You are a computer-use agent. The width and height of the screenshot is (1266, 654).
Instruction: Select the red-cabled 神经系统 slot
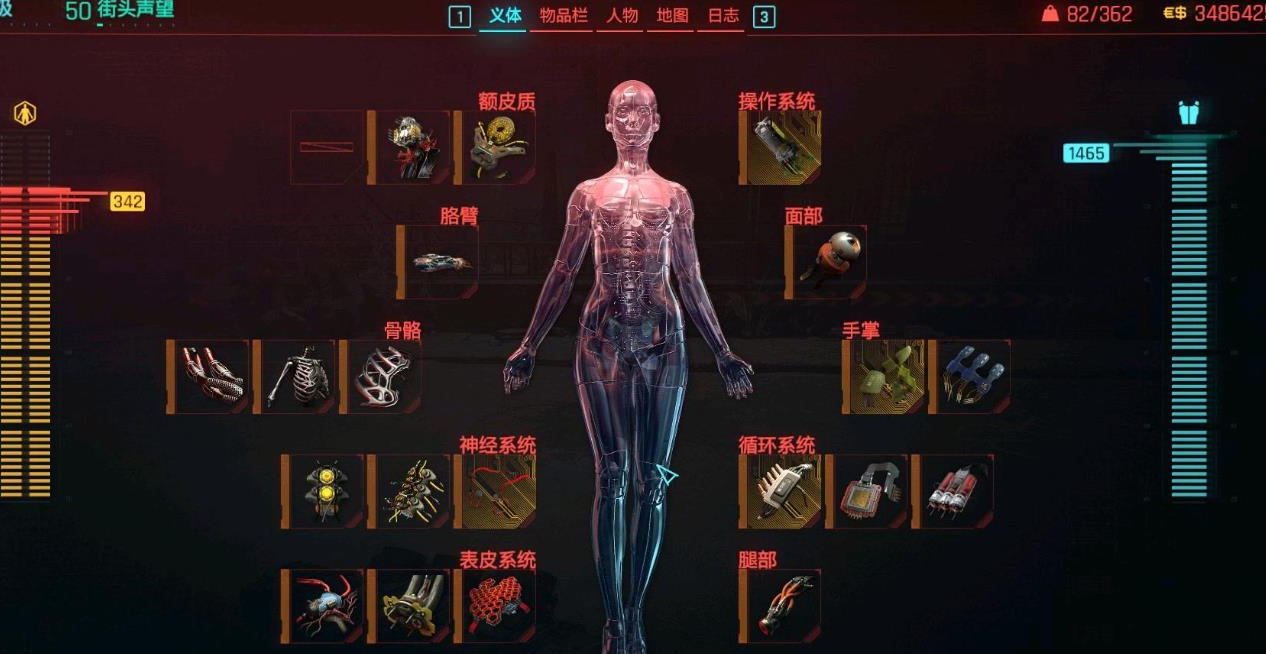click(496, 492)
